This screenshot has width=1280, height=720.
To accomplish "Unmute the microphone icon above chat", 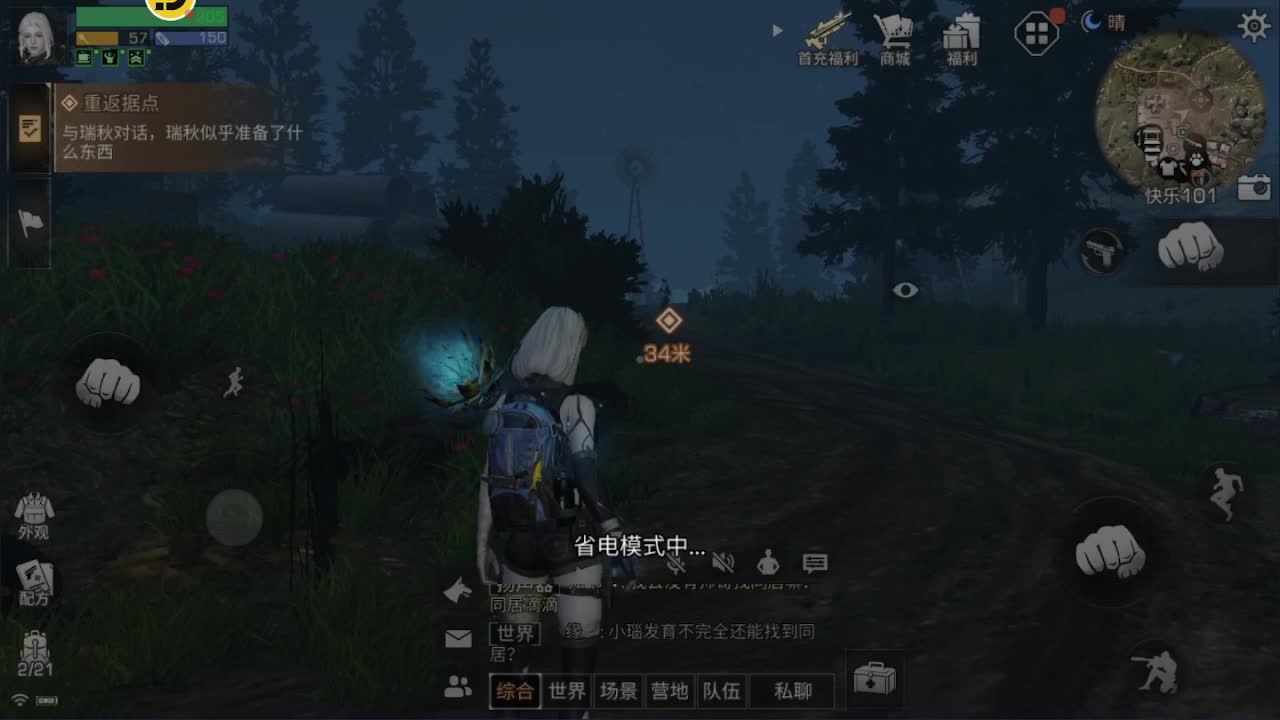I will [677, 563].
